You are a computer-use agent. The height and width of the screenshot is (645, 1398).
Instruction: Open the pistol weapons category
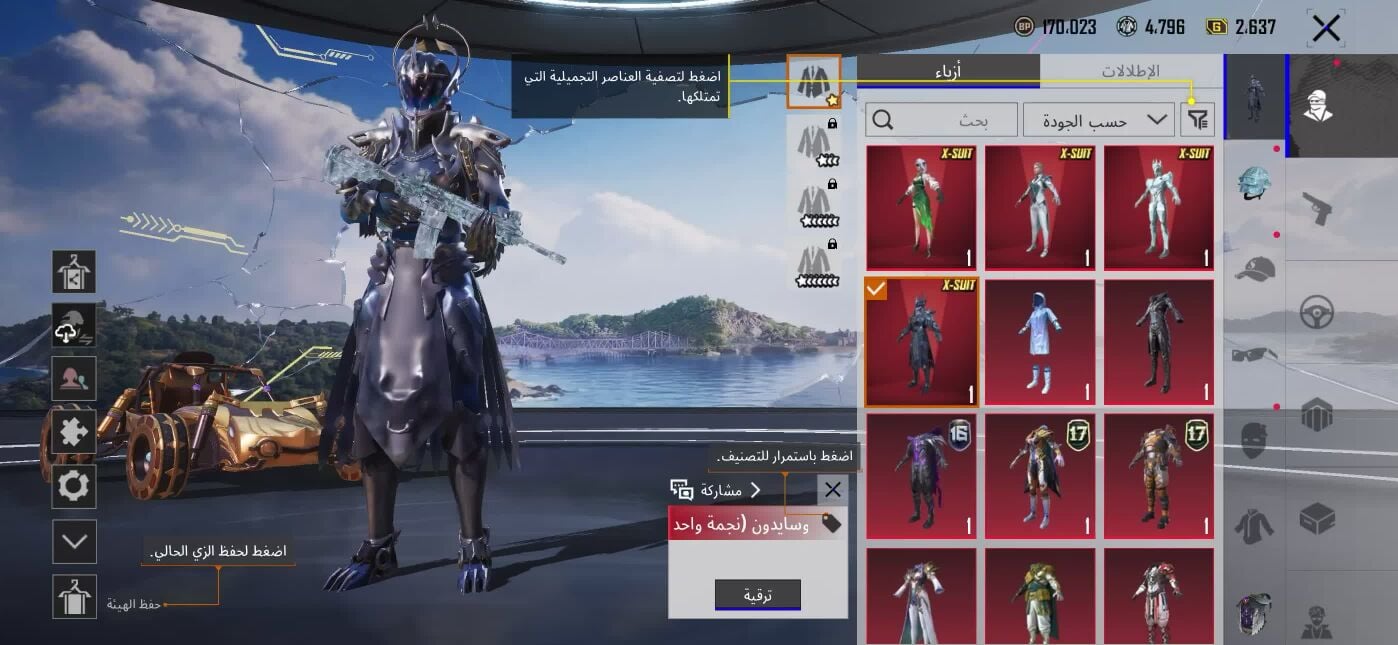(x=1317, y=209)
